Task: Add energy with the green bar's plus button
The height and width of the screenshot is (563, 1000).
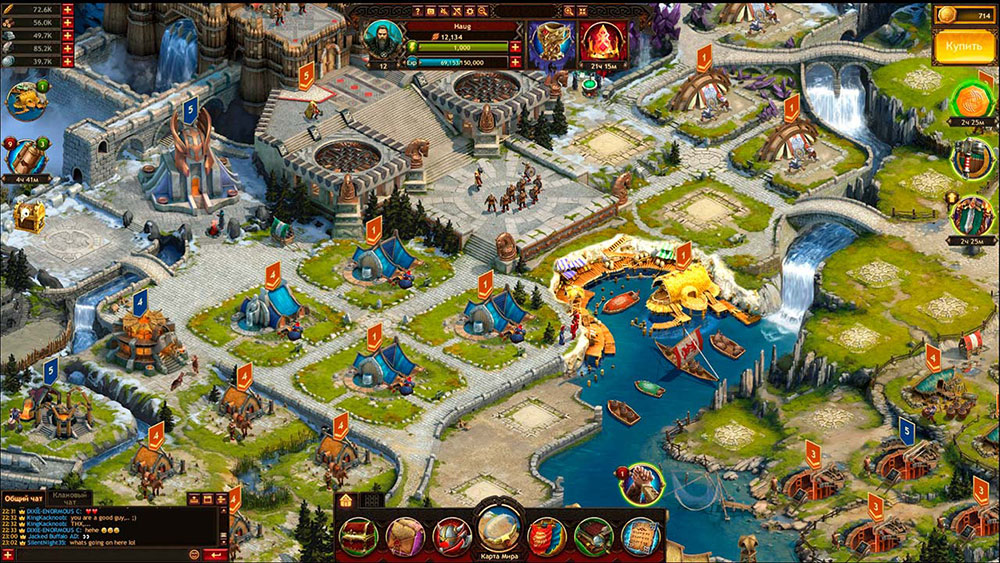Action: click(516, 47)
